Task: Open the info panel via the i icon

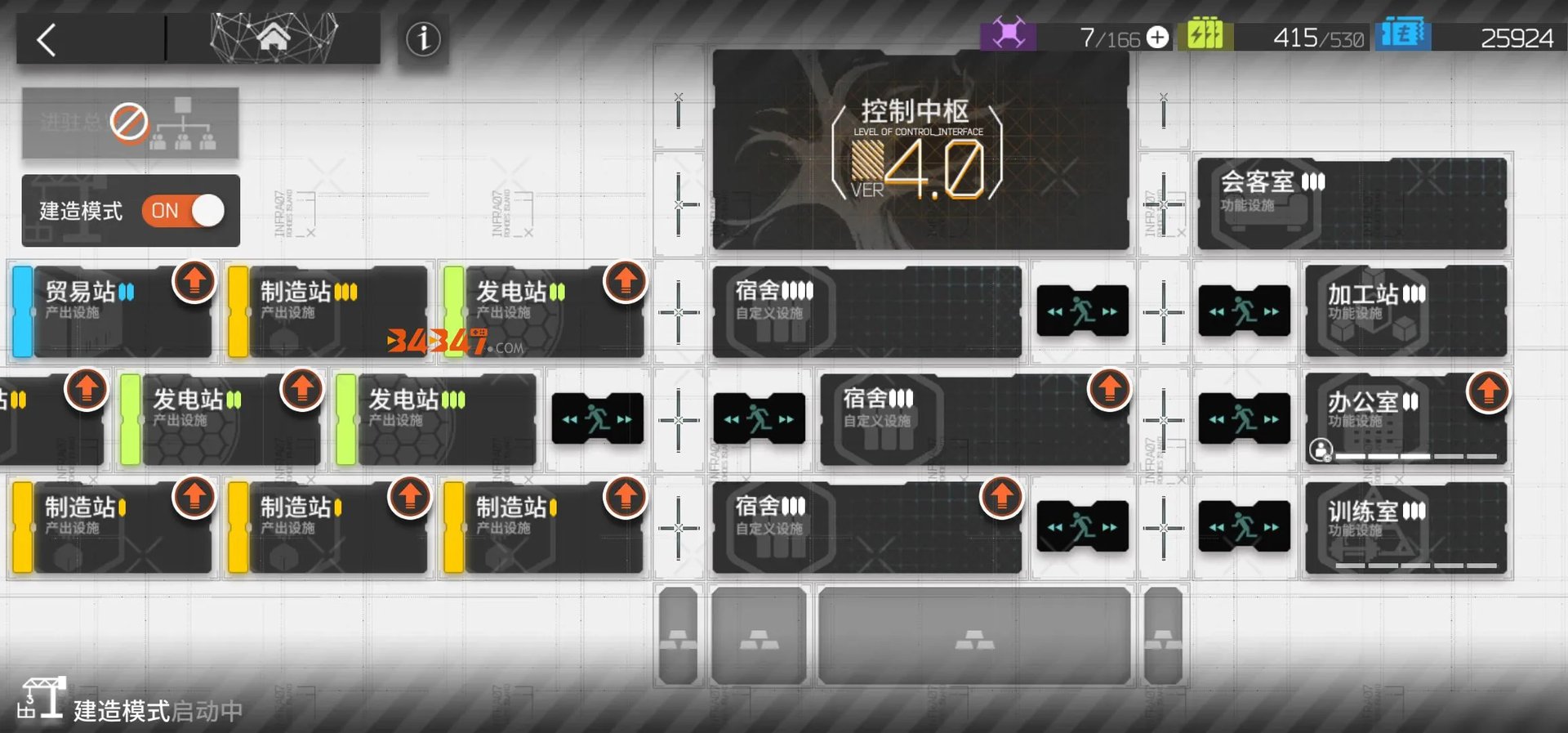Action: coord(423,38)
